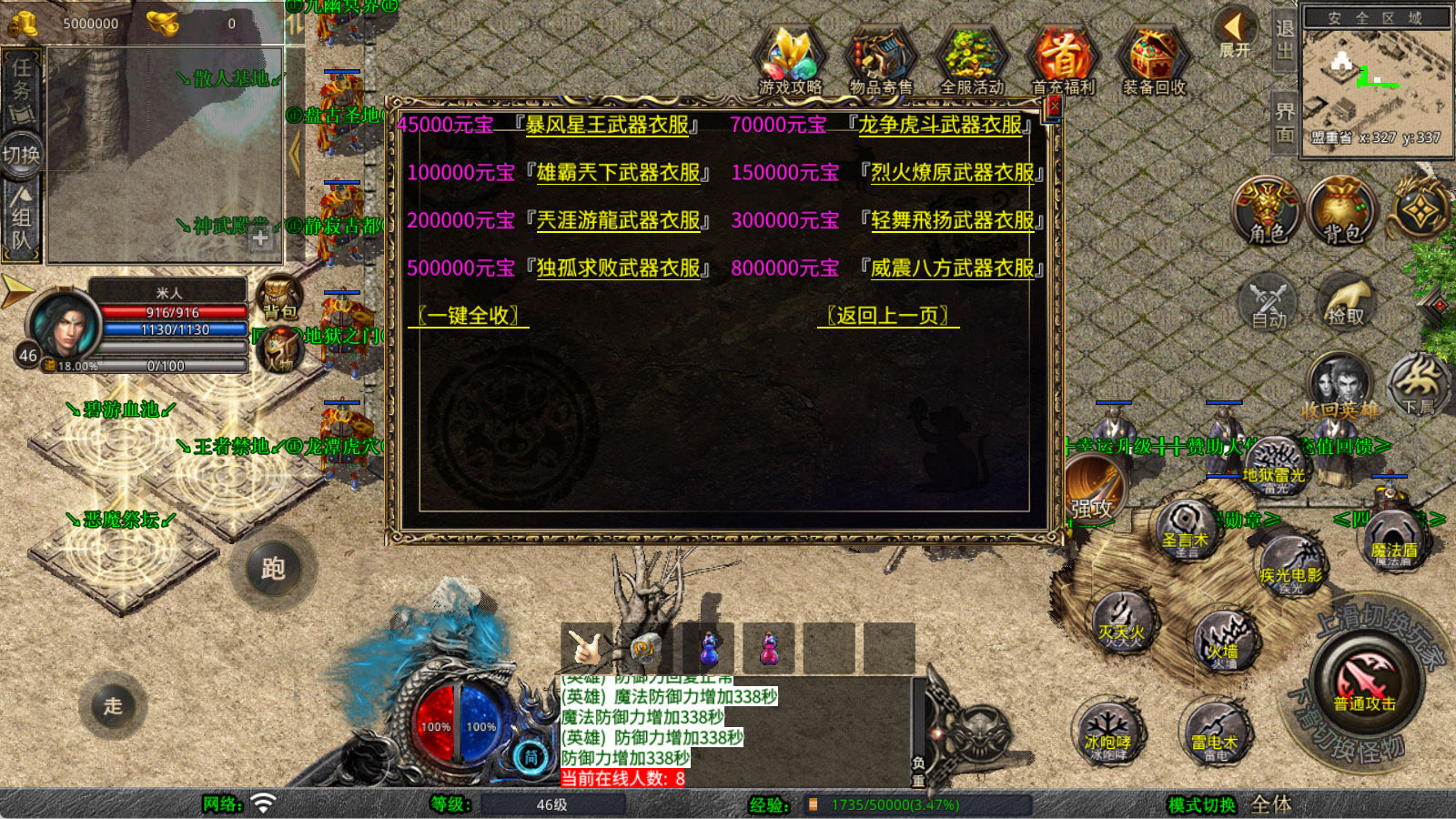Viewport: 1456px width, 819px height.
Task: Click 一键全收 recycle all link
Action: pyautogui.click(x=469, y=316)
